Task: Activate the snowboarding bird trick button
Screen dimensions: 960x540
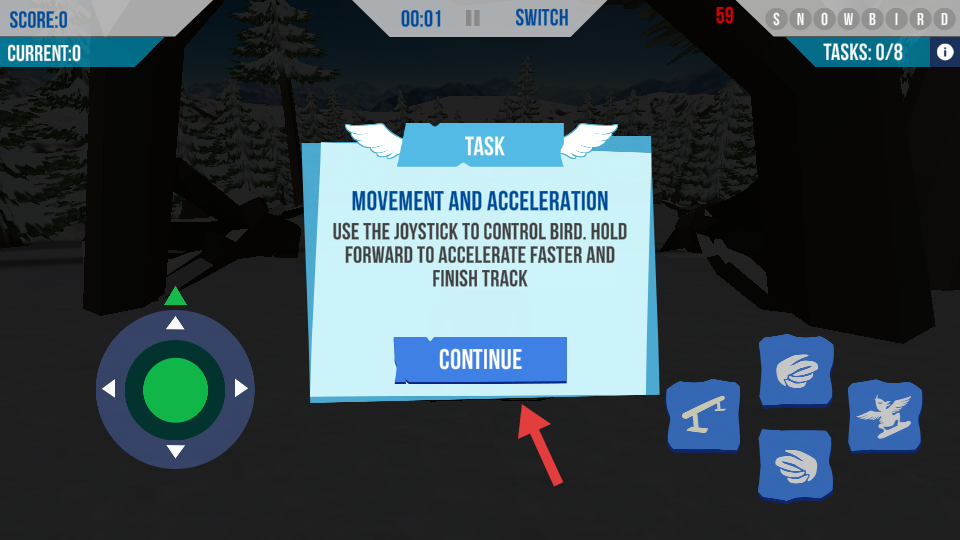Action: tap(884, 415)
